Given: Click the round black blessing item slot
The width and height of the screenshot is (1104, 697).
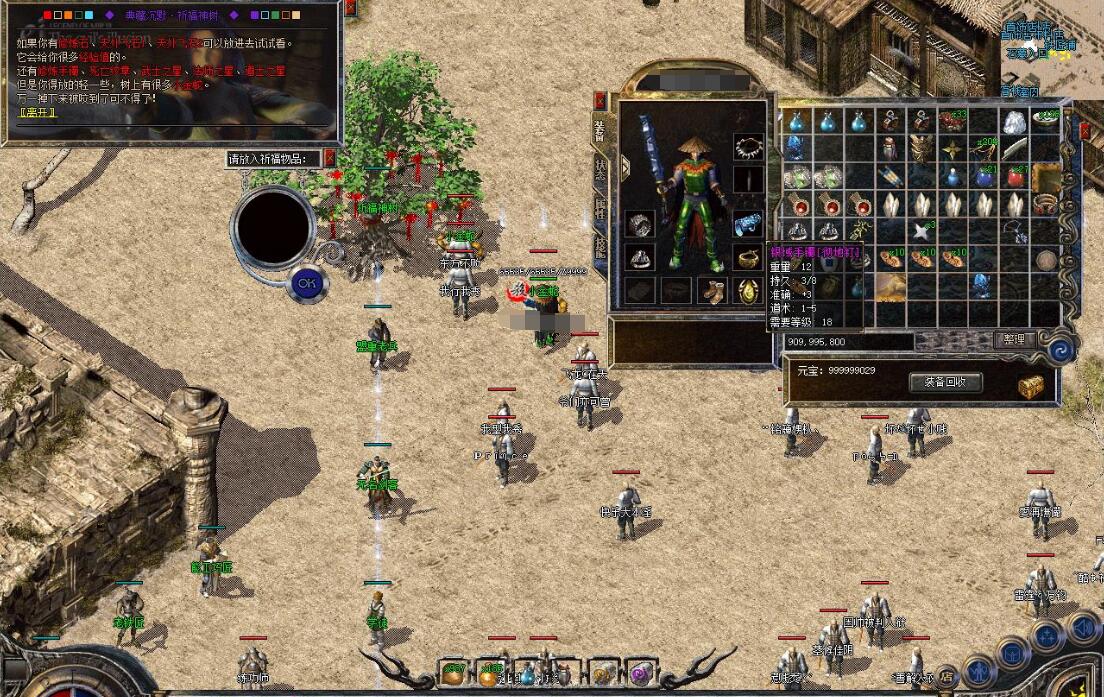Looking at the screenshot, I should (273, 225).
